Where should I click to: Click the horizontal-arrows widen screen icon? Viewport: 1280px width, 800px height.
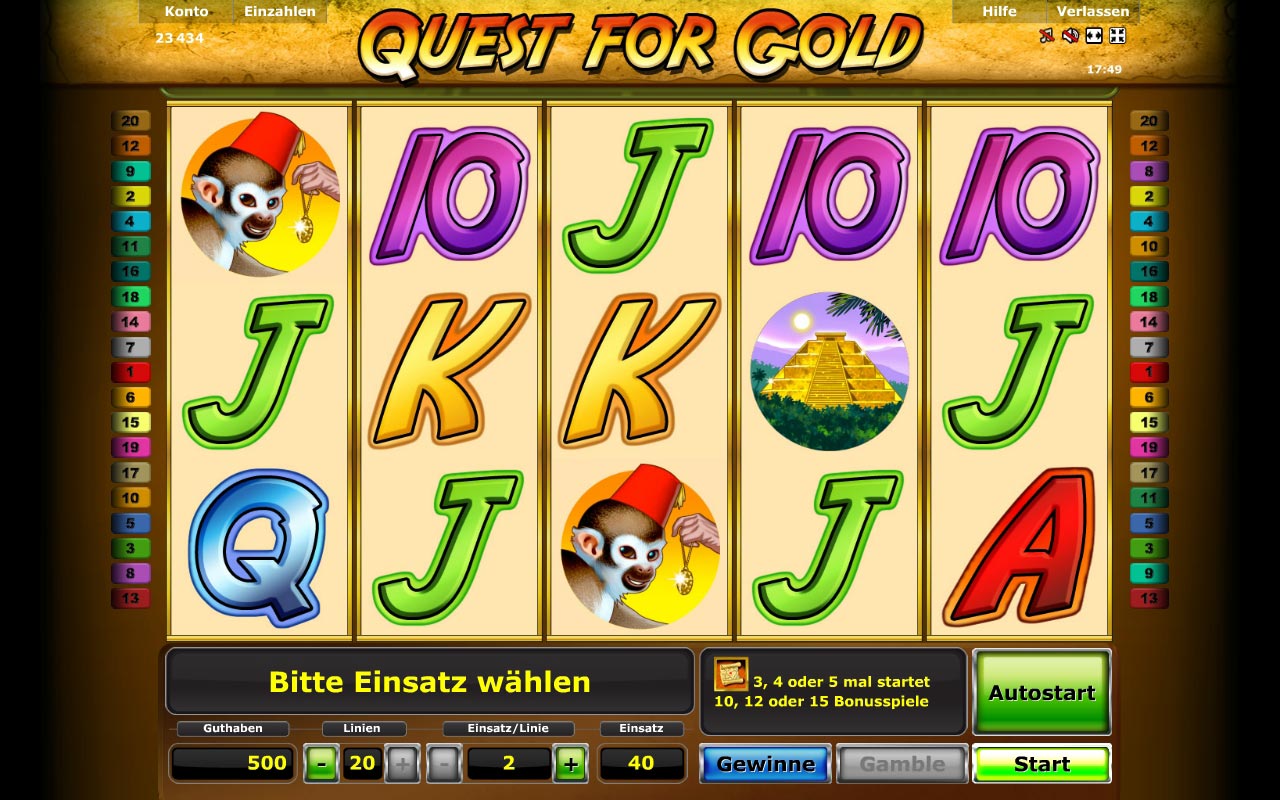tap(1094, 36)
